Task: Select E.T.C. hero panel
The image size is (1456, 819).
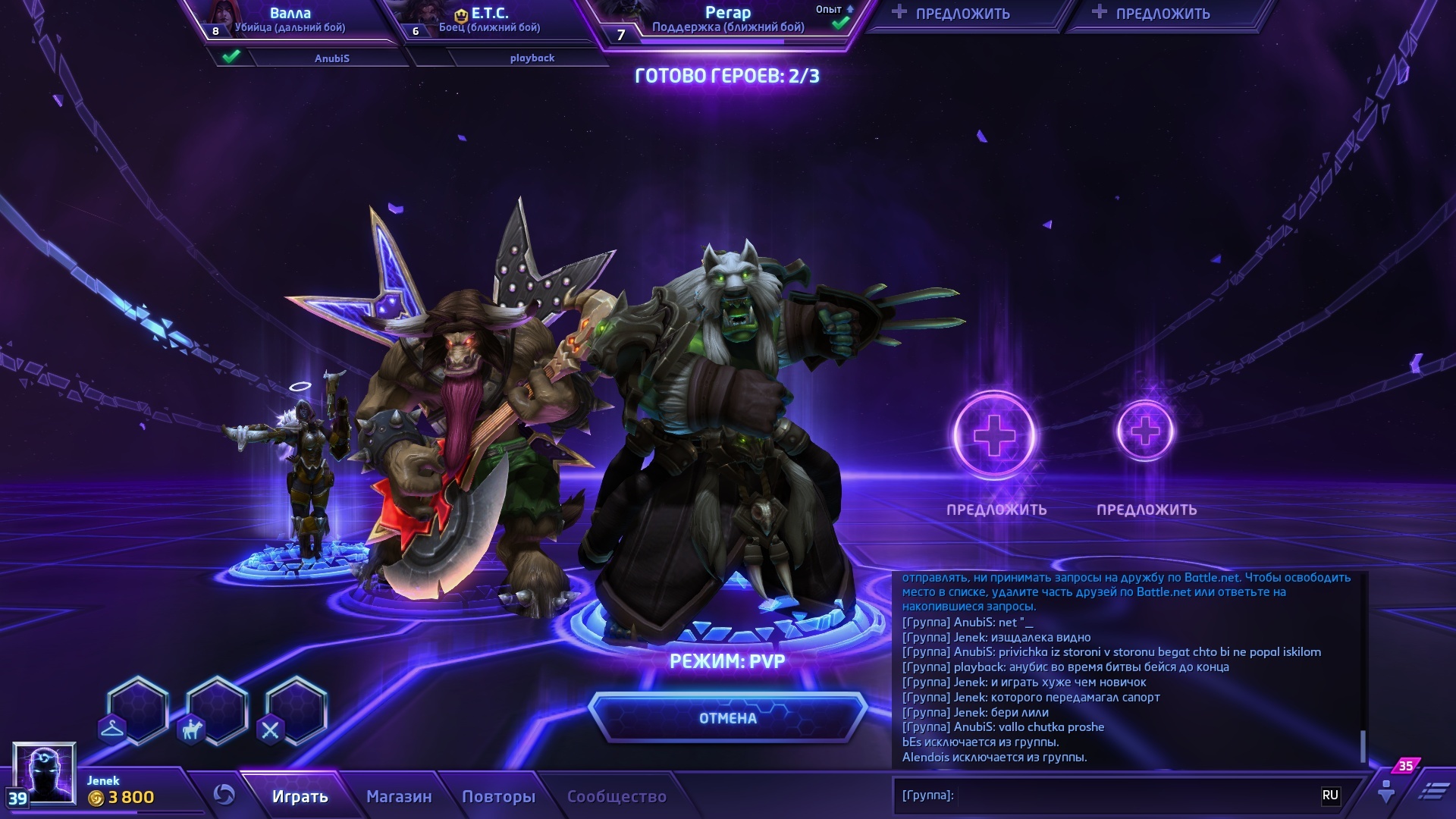Action: click(489, 20)
